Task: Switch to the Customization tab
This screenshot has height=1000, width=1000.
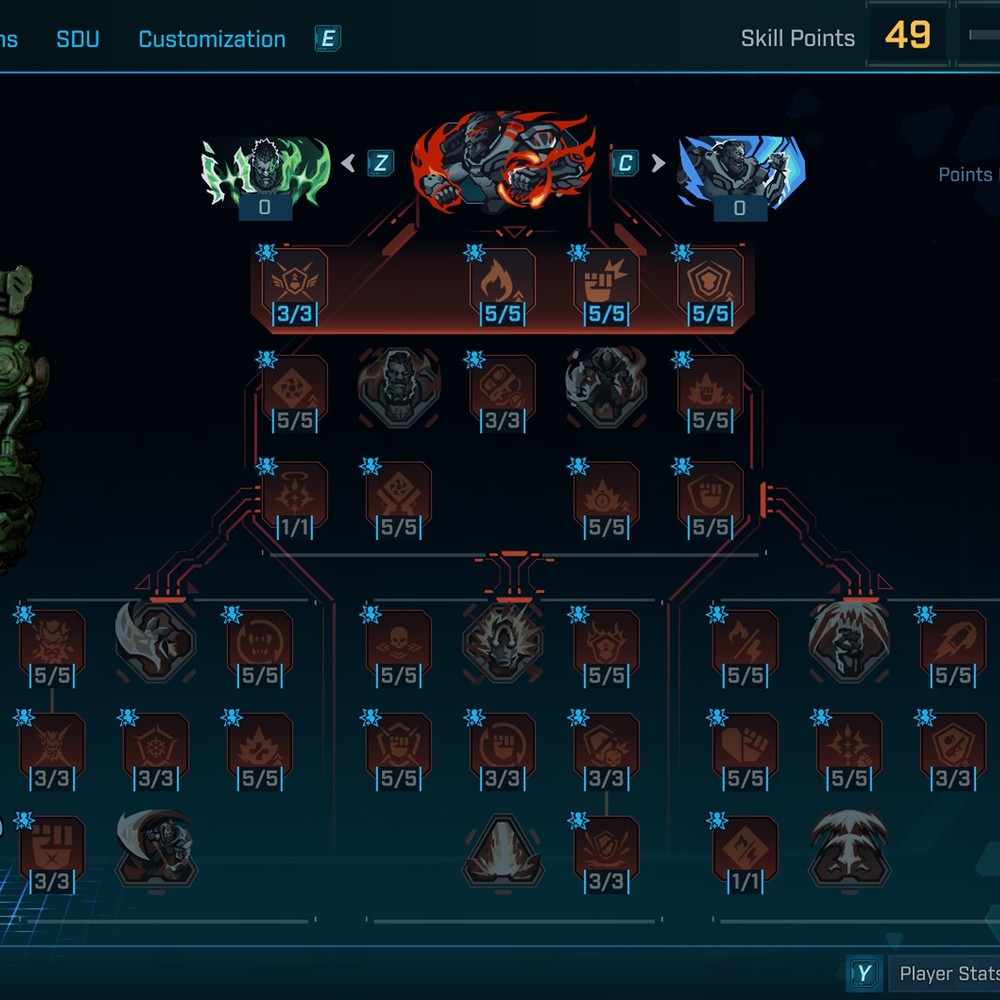Action: (211, 39)
